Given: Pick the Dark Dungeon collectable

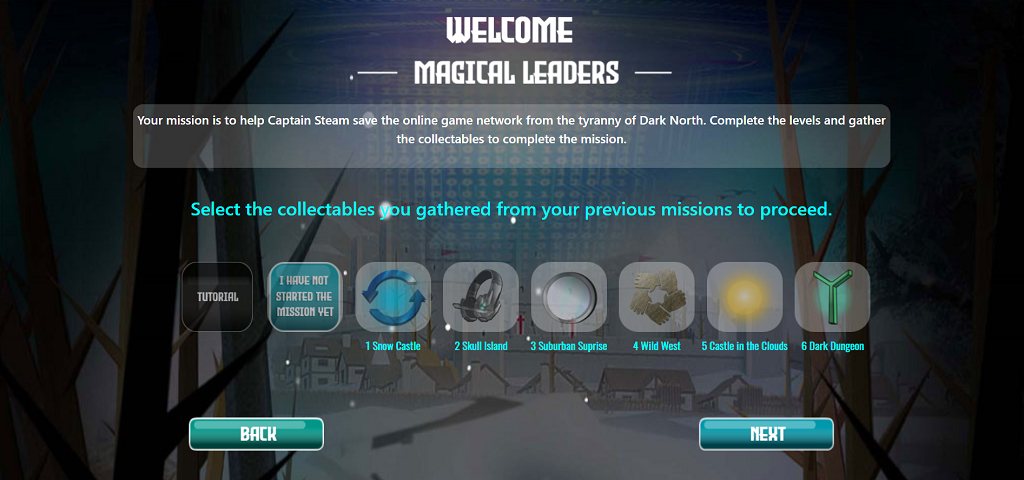Looking at the screenshot, I should pos(832,297).
